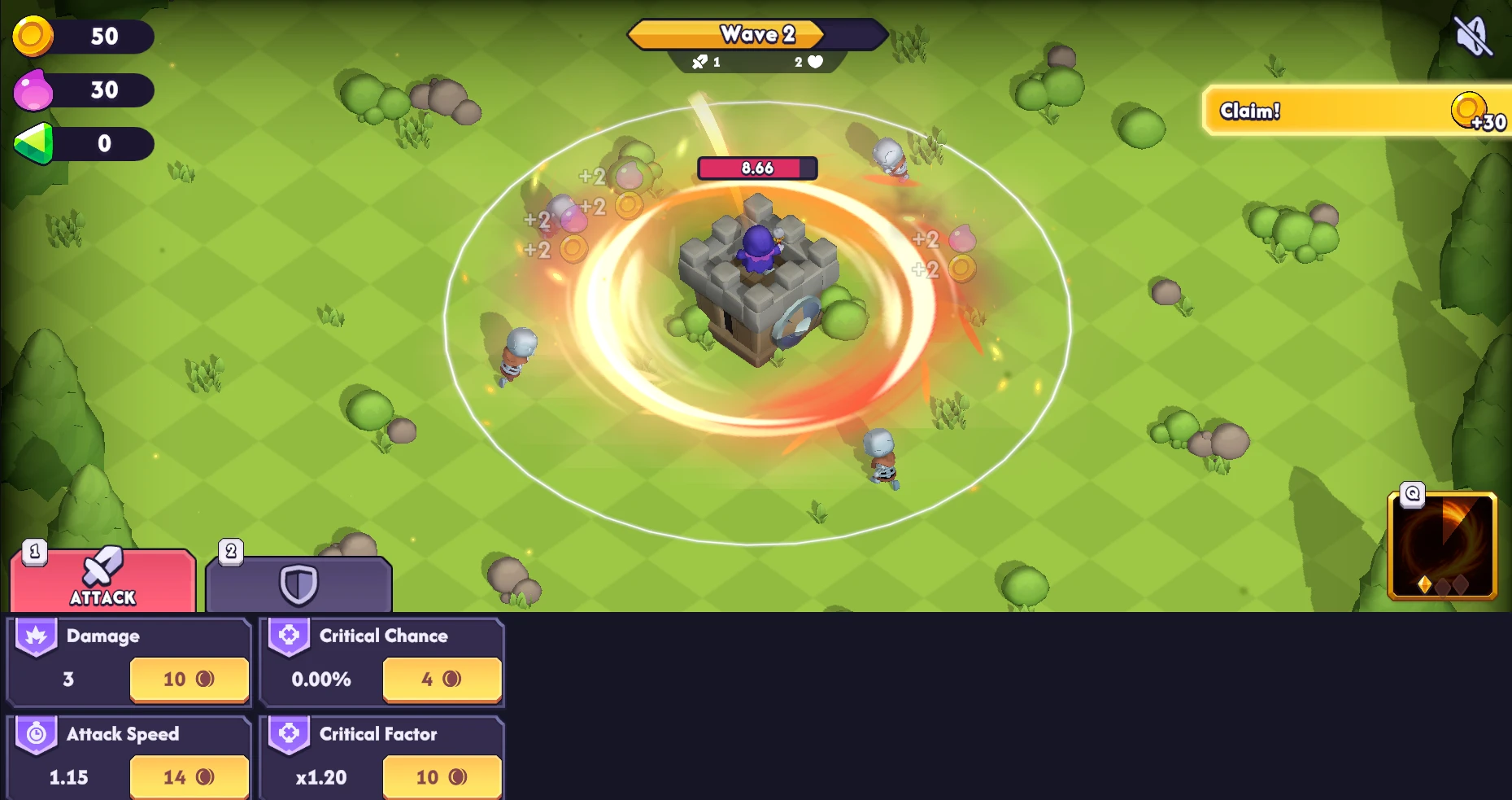Buy the Damage upgrade for 10 coins

point(189,680)
